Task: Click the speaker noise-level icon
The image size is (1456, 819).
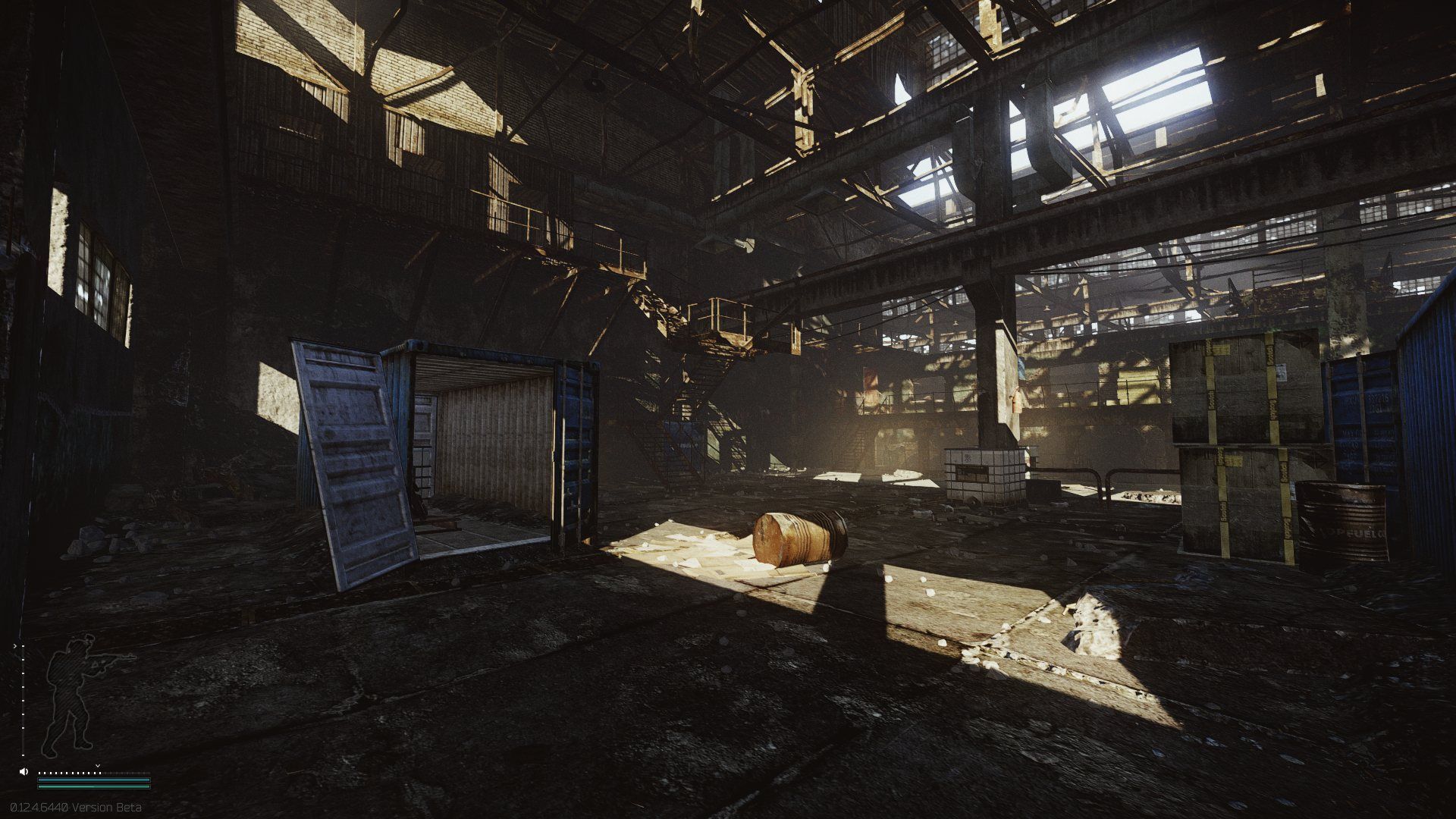Action: [24, 771]
